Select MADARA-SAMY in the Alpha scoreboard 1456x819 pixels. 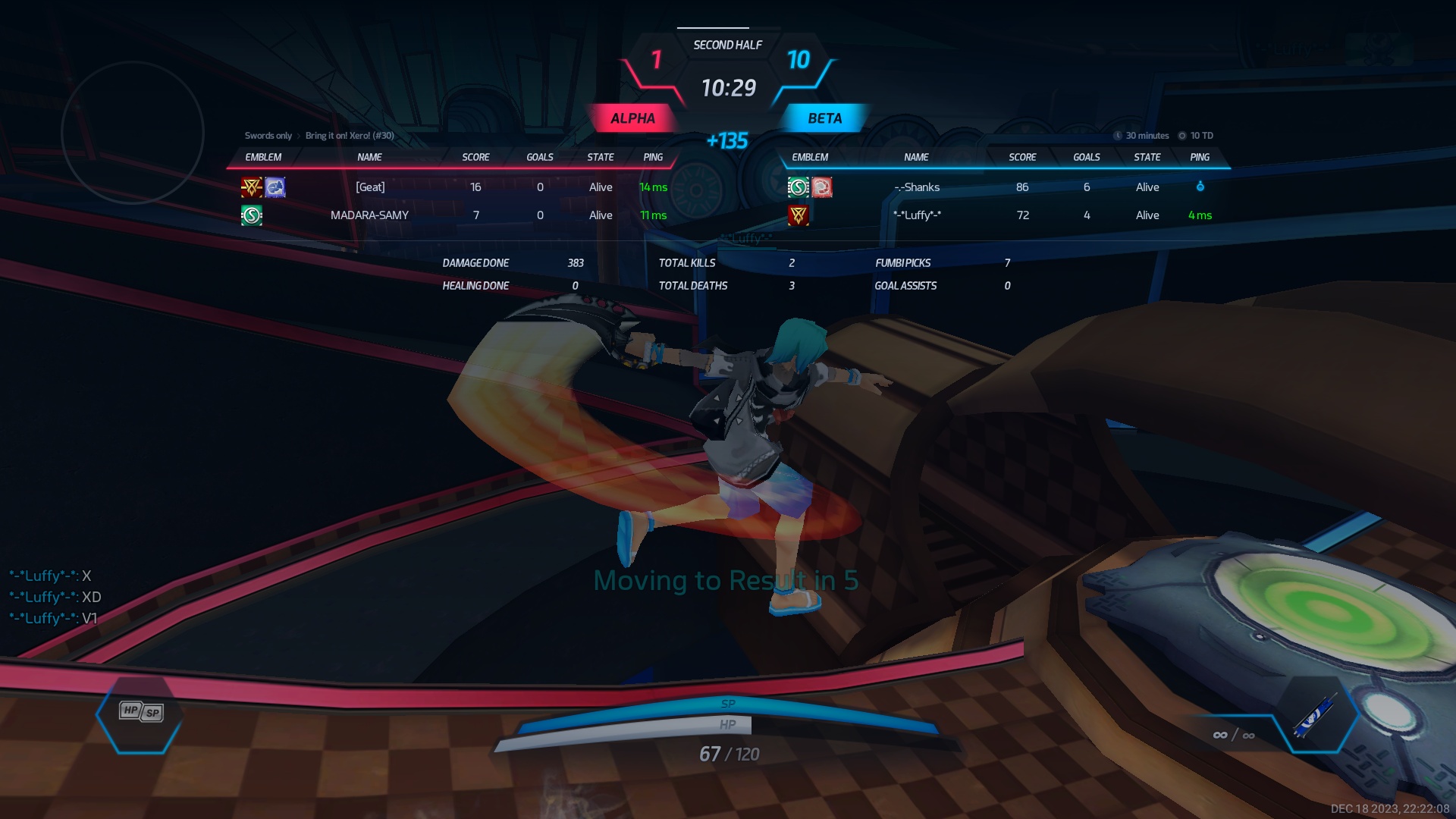tap(369, 215)
